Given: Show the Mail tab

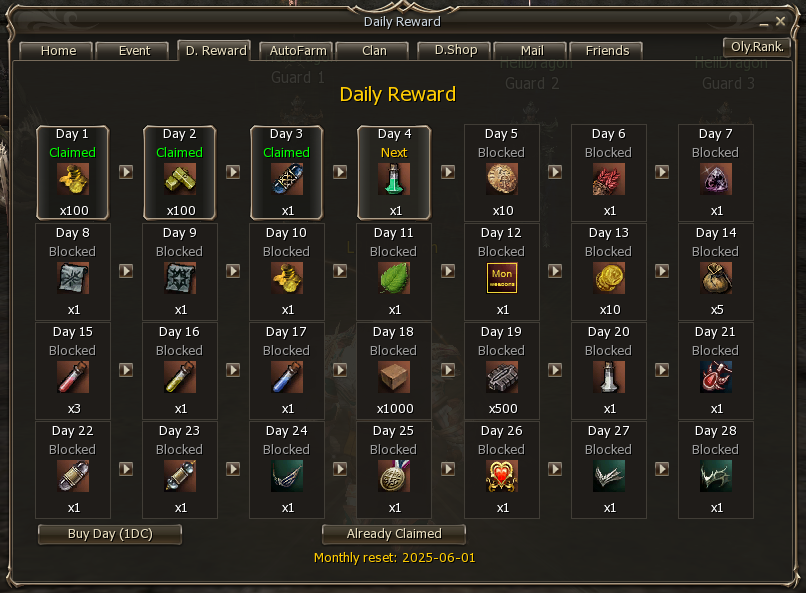Looking at the screenshot, I should coord(532,51).
